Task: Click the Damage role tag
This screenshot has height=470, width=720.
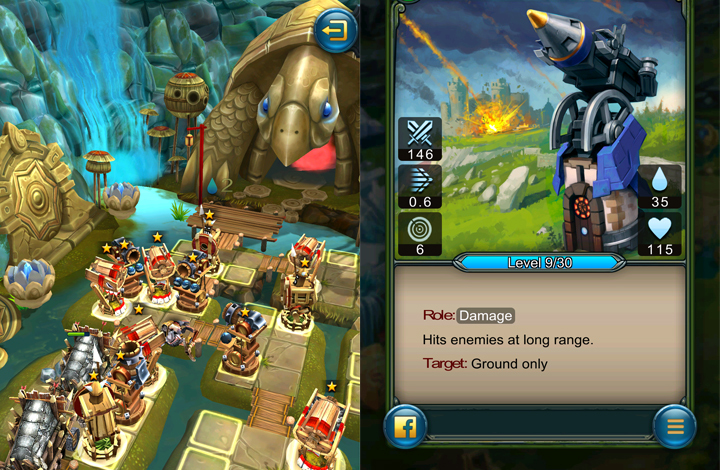Action: (x=486, y=315)
